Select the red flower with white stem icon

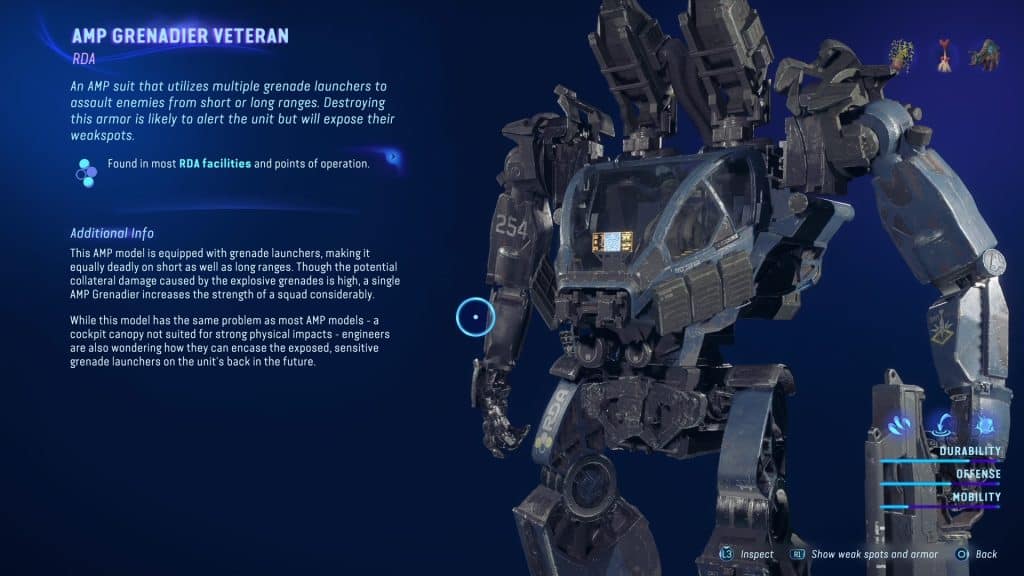click(944, 56)
